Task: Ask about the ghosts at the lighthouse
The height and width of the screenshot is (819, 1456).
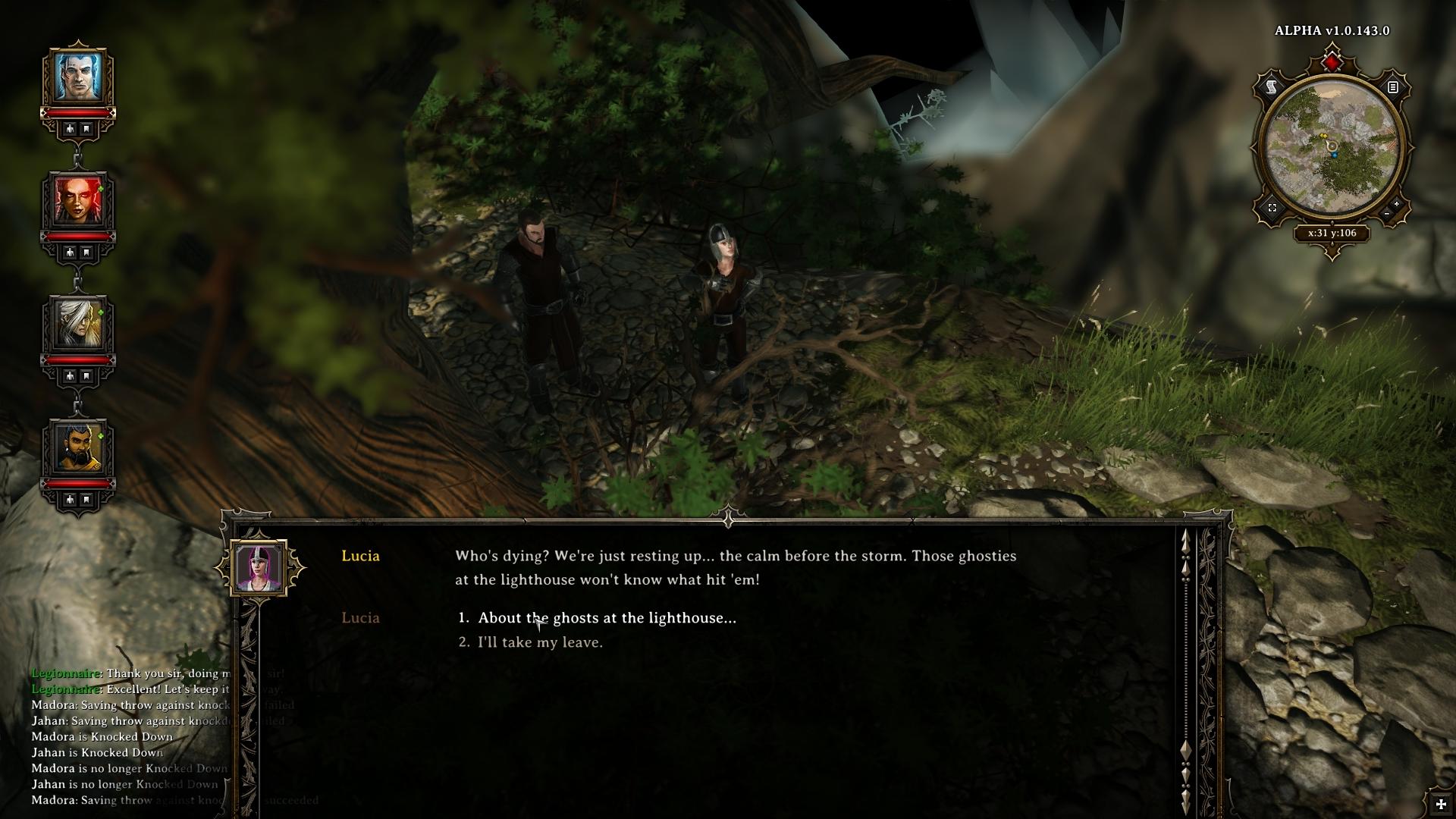Action: pyautogui.click(x=607, y=618)
